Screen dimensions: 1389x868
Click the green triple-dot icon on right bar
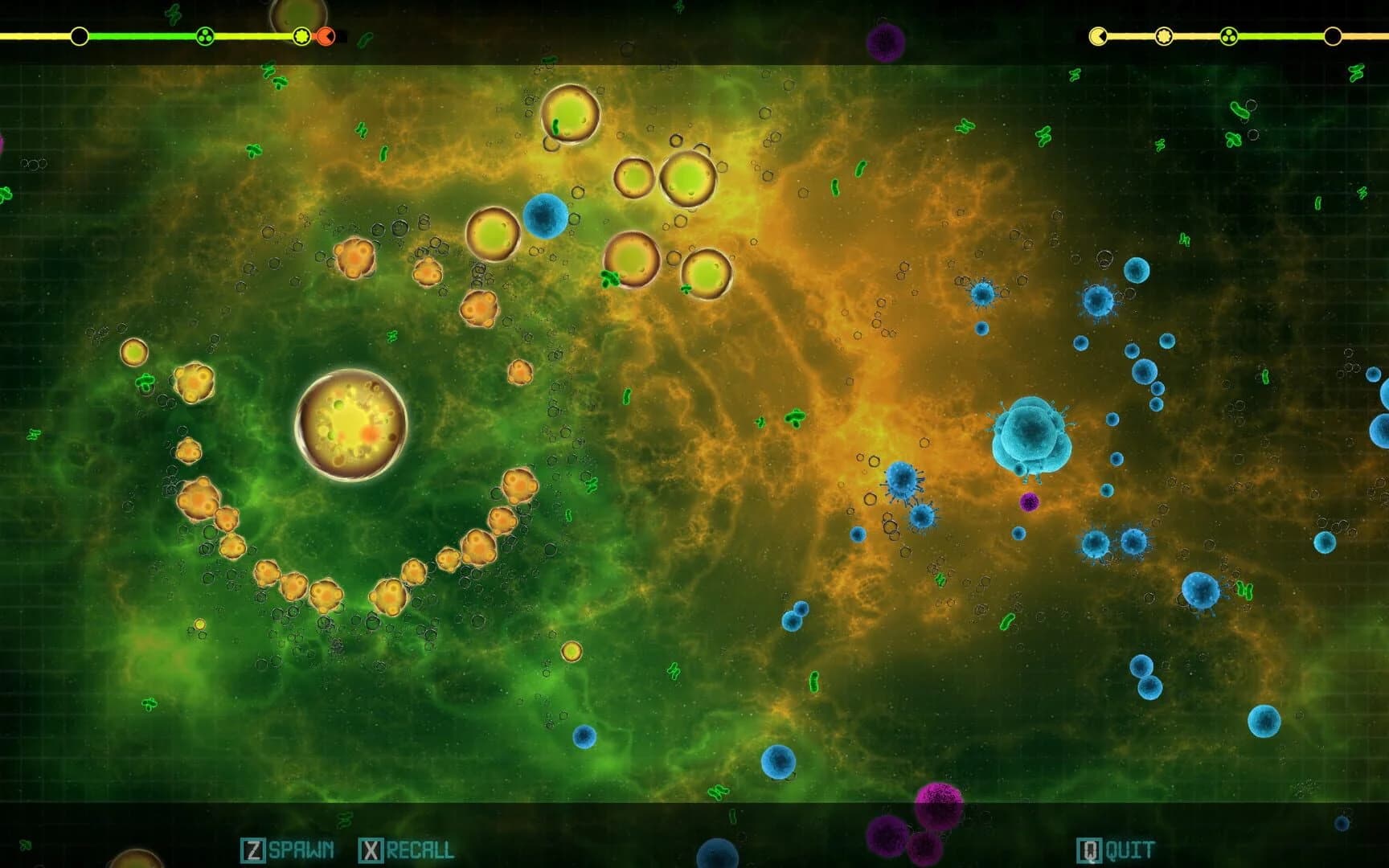[1230, 35]
